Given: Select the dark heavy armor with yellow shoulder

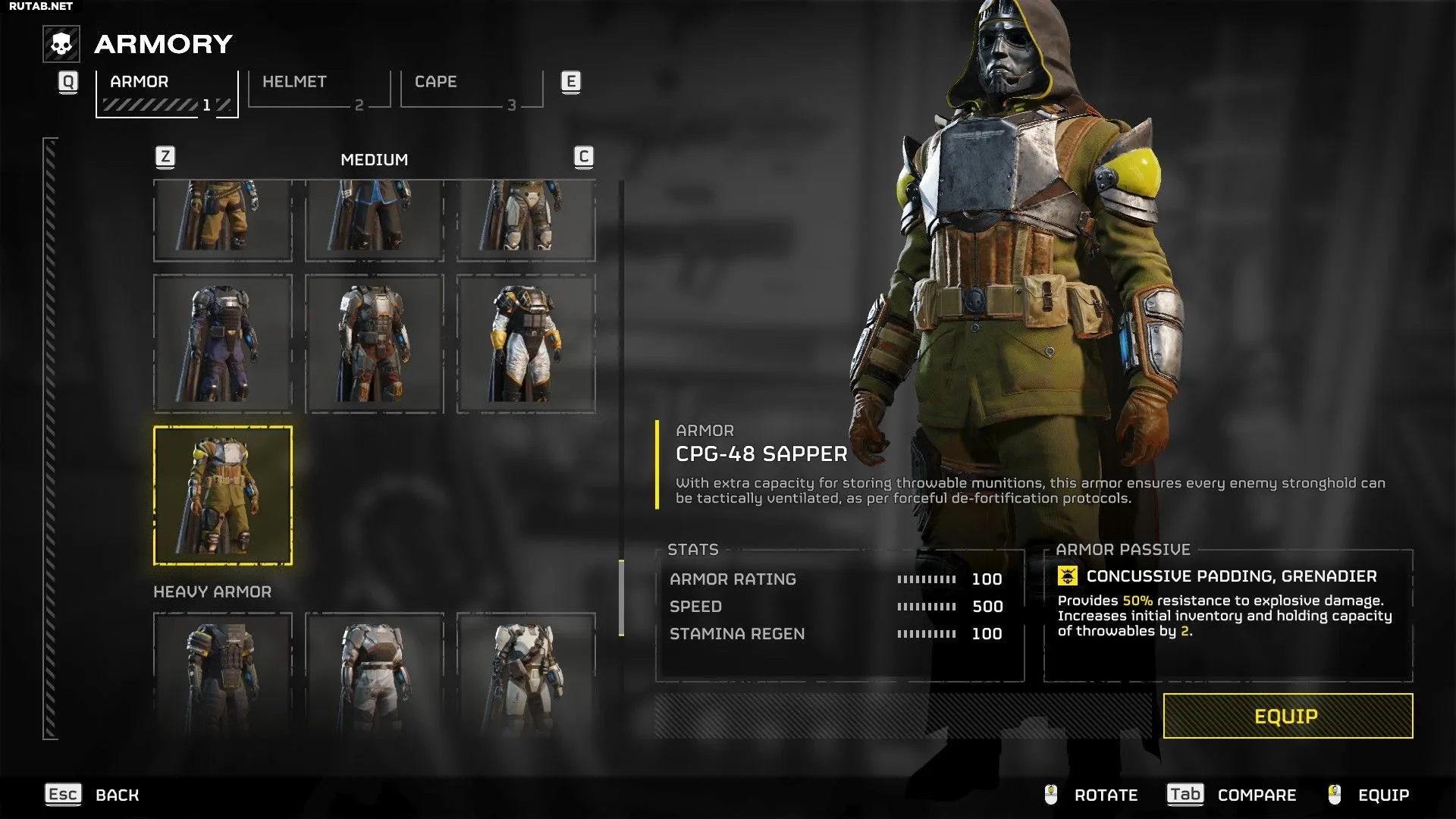Looking at the screenshot, I should (x=223, y=675).
